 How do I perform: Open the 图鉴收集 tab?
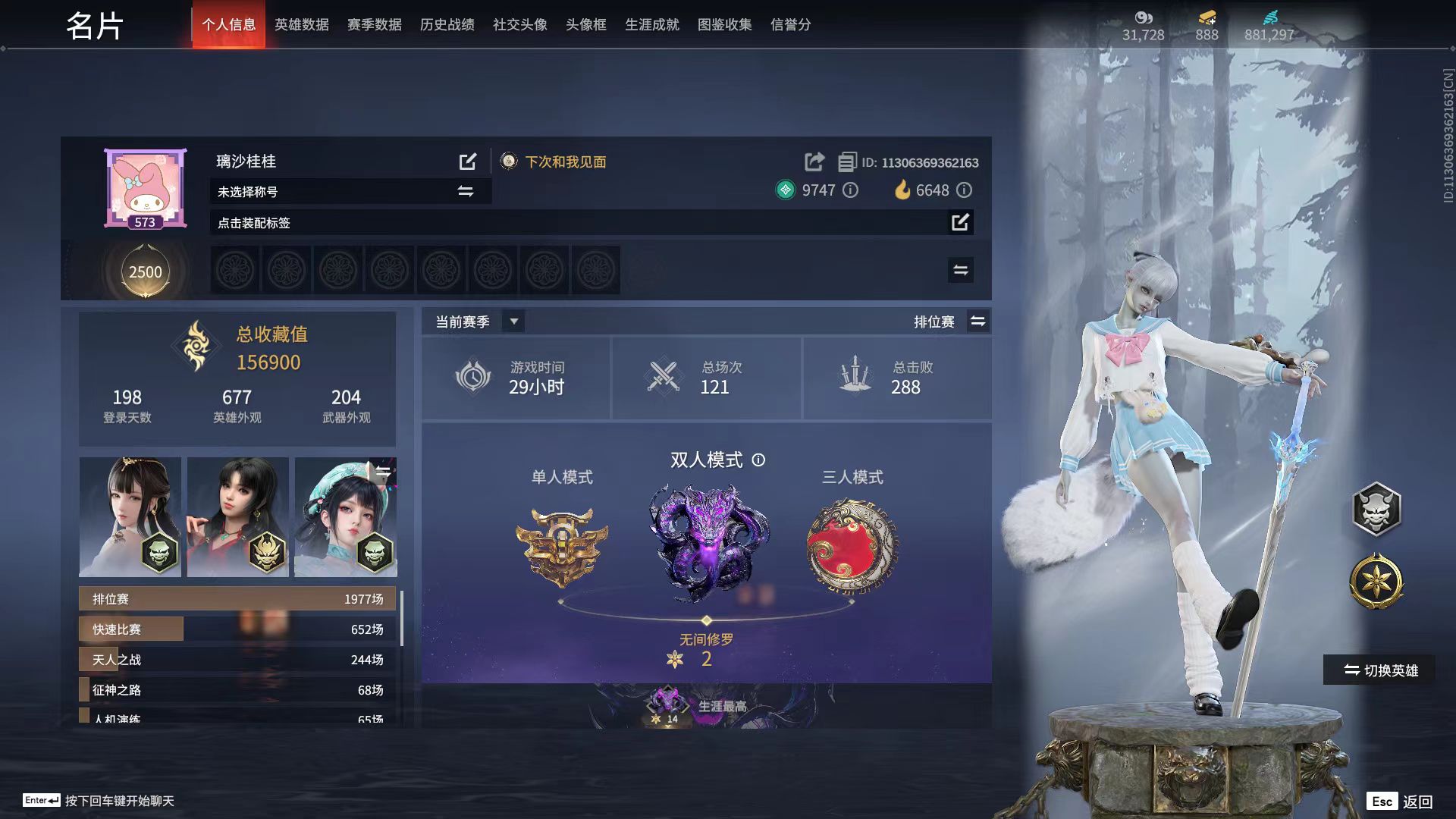click(724, 24)
